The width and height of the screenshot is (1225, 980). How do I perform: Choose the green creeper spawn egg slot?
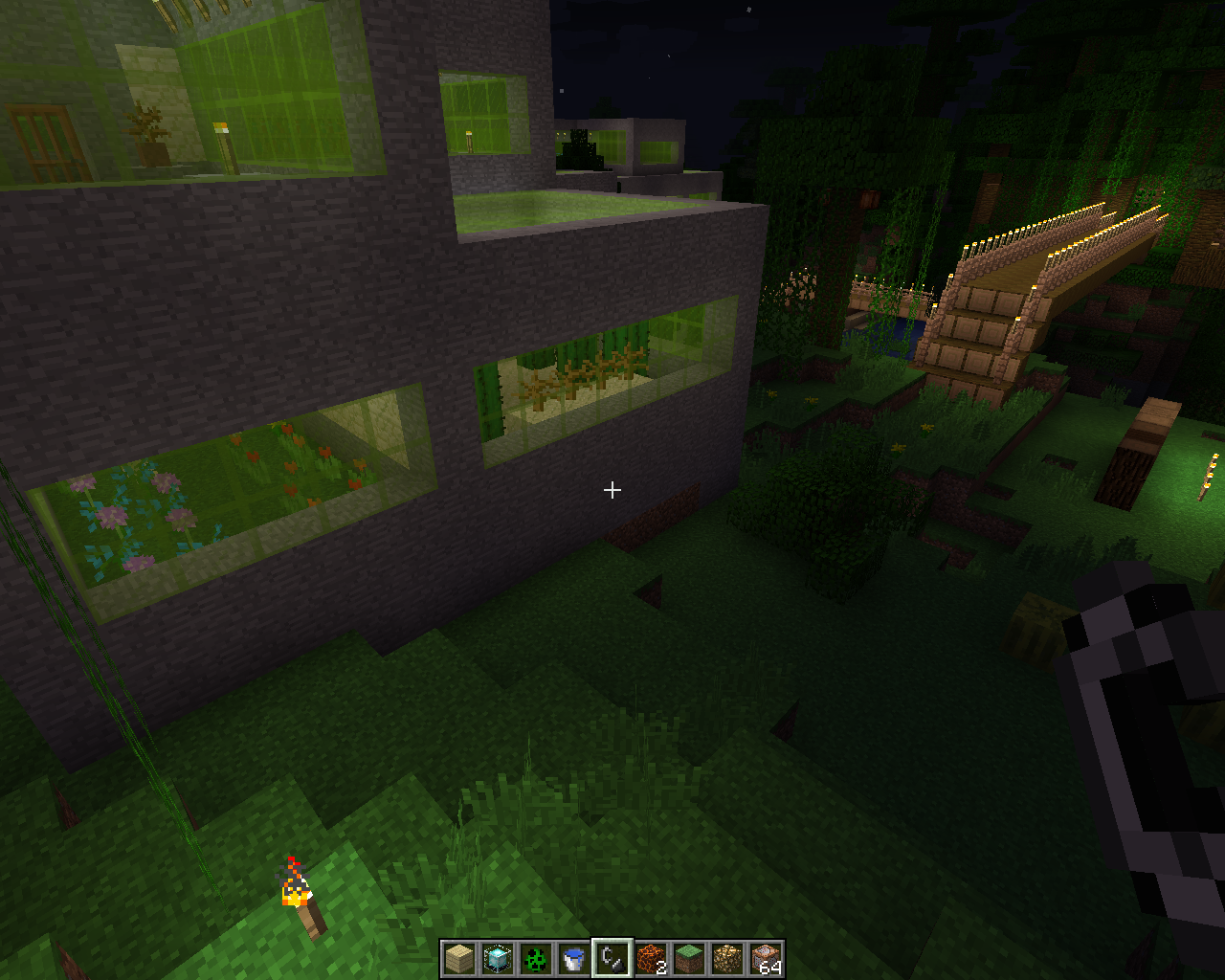536,958
